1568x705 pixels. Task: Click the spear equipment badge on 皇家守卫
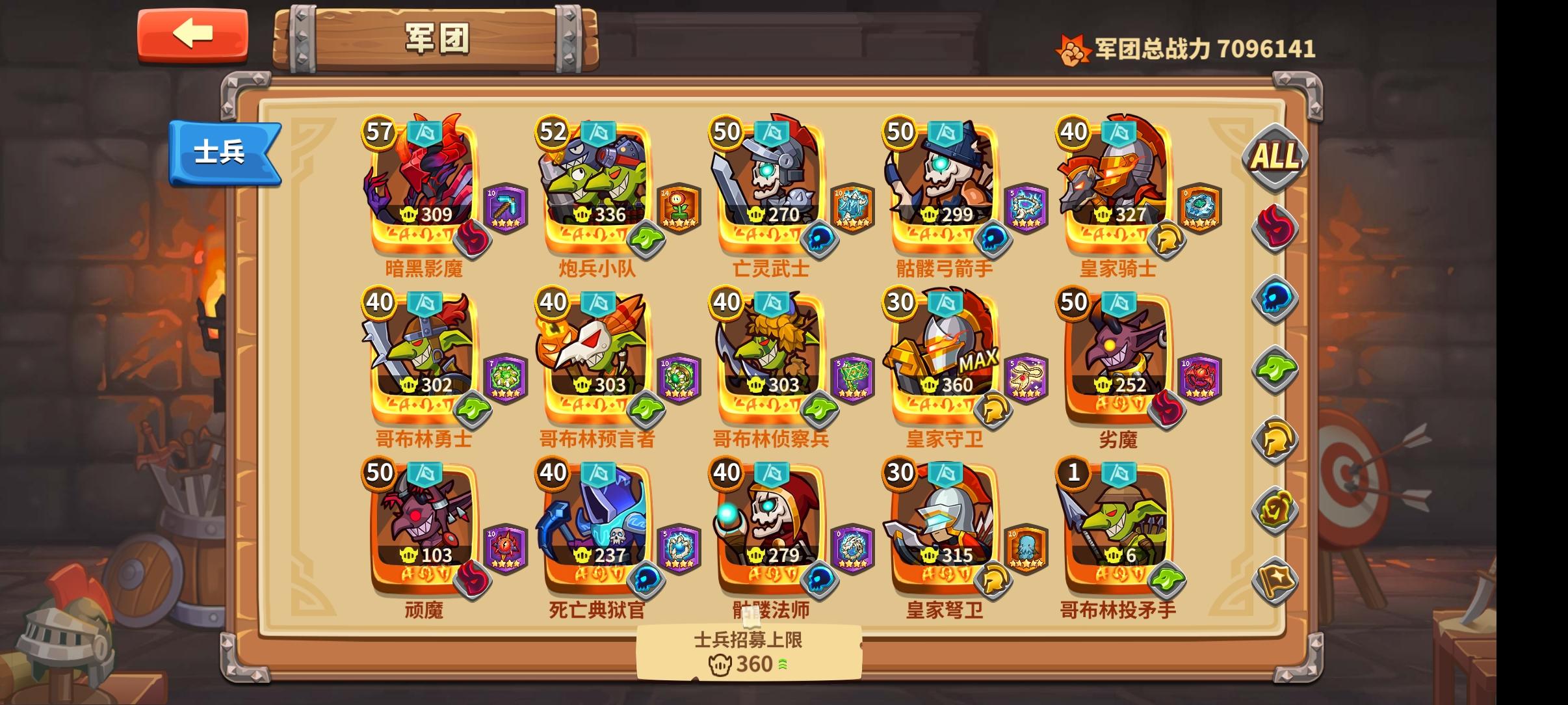coord(1025,378)
